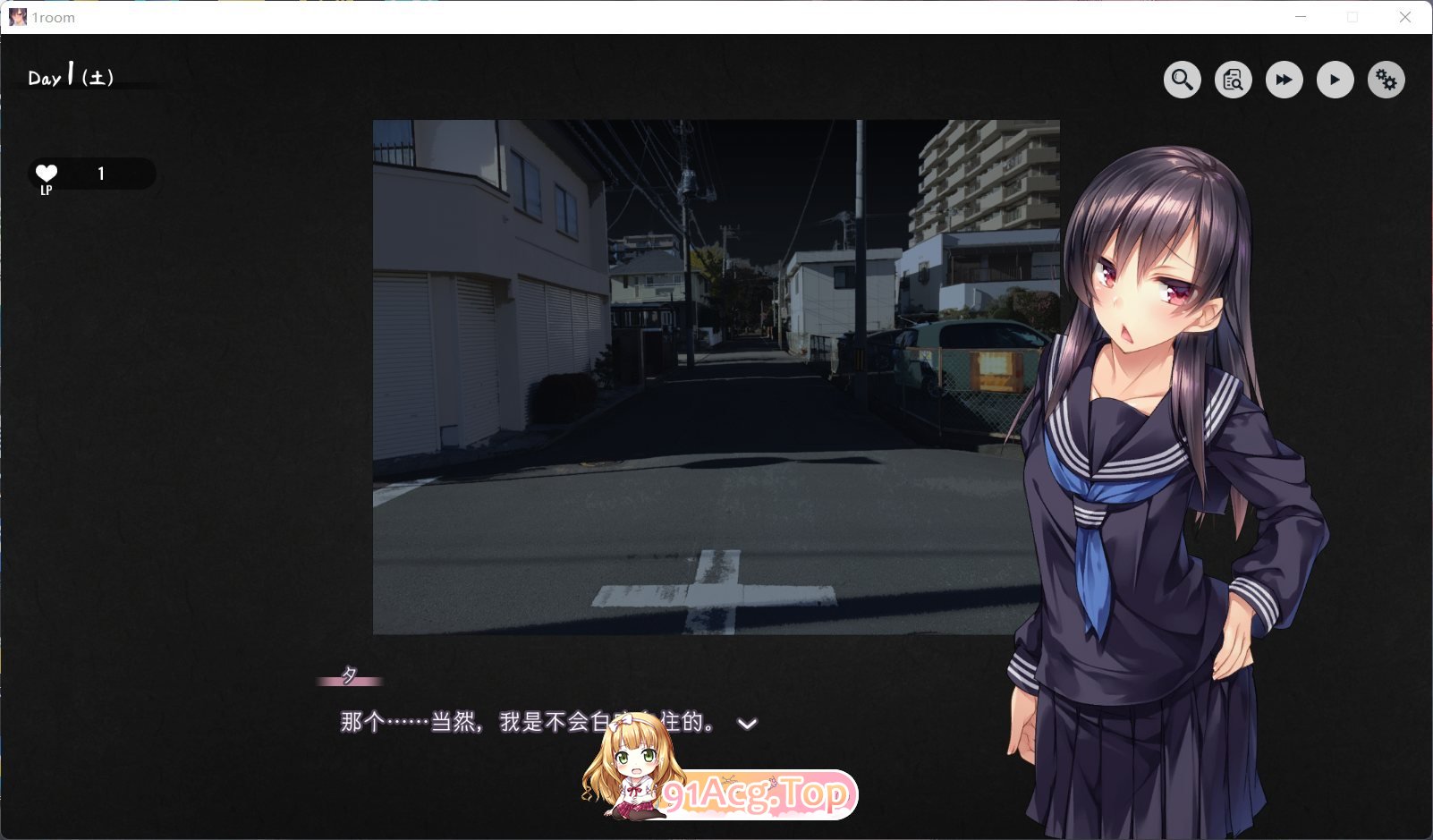Start auto-play with the play button
The width and height of the screenshot is (1433, 840).
click(x=1335, y=81)
